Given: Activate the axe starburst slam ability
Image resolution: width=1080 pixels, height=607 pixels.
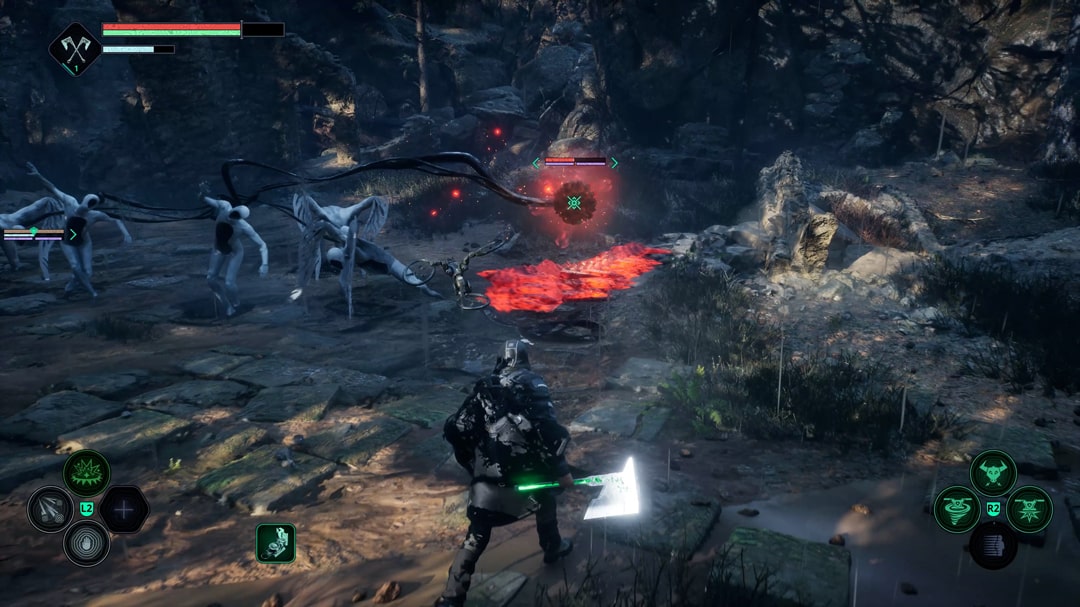Looking at the screenshot, I should pos(1029,509).
